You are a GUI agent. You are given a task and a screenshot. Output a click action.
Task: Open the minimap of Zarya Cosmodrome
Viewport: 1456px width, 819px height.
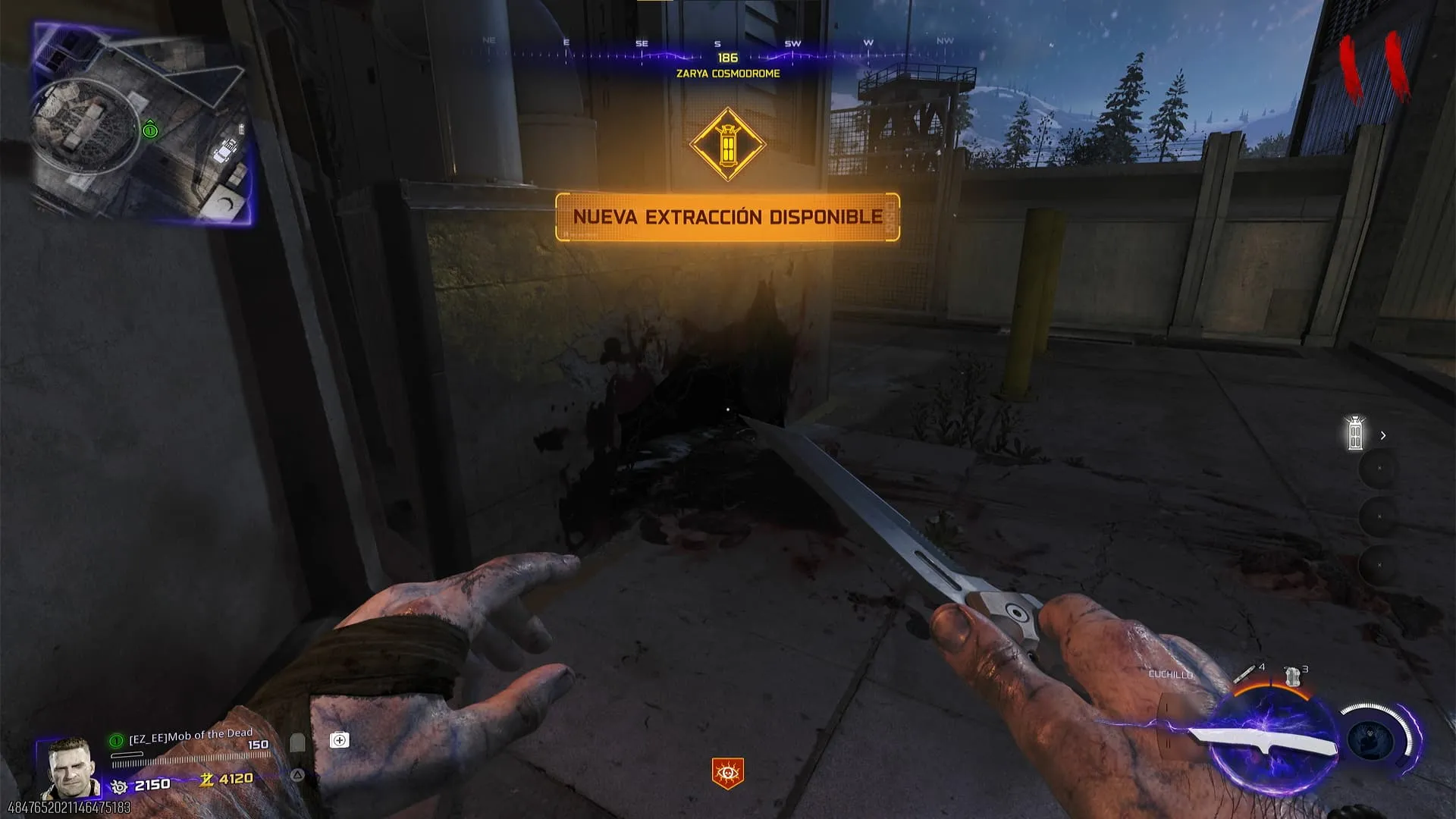(x=143, y=125)
